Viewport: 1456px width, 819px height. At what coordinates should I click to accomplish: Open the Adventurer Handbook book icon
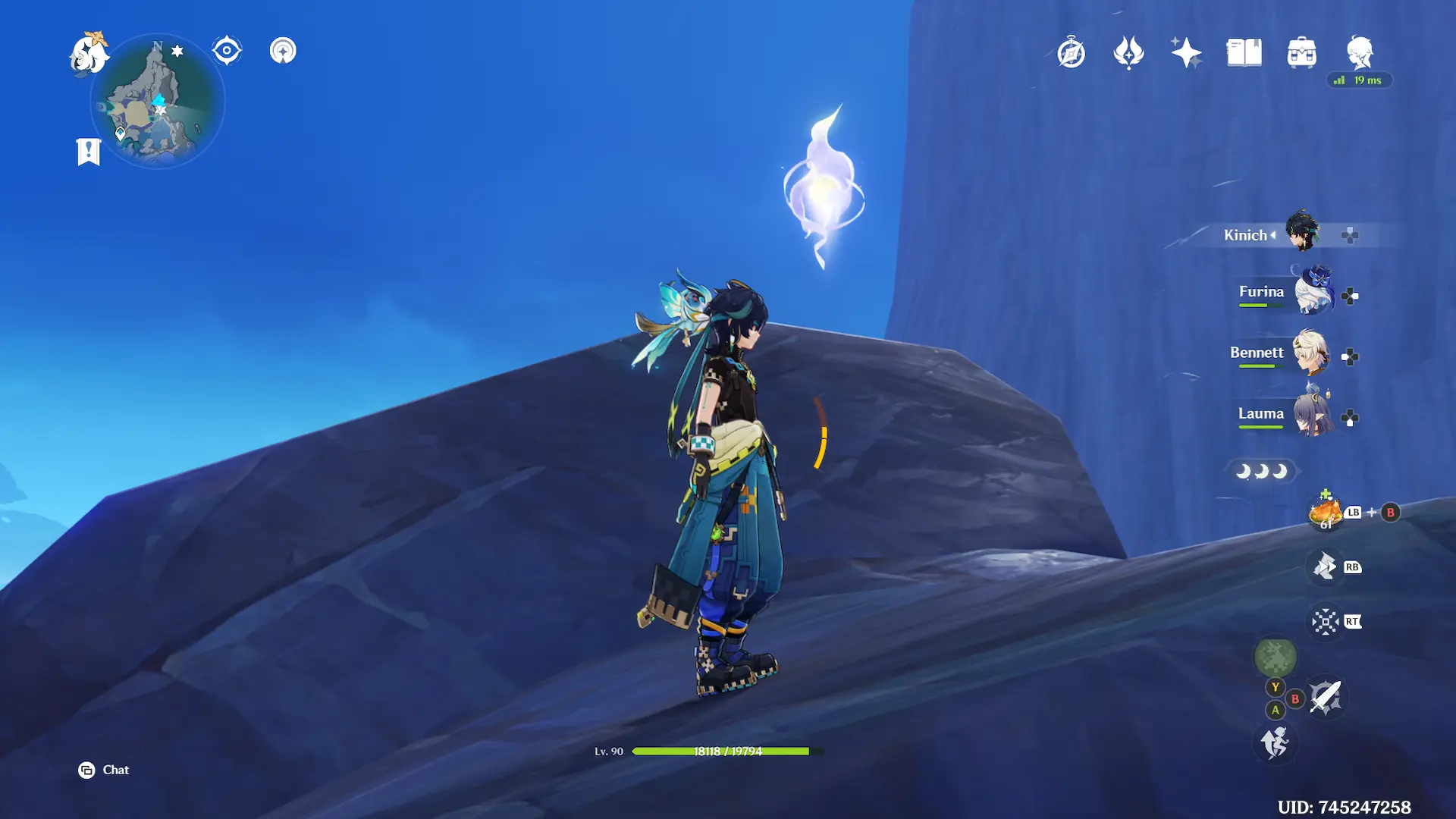click(1244, 53)
